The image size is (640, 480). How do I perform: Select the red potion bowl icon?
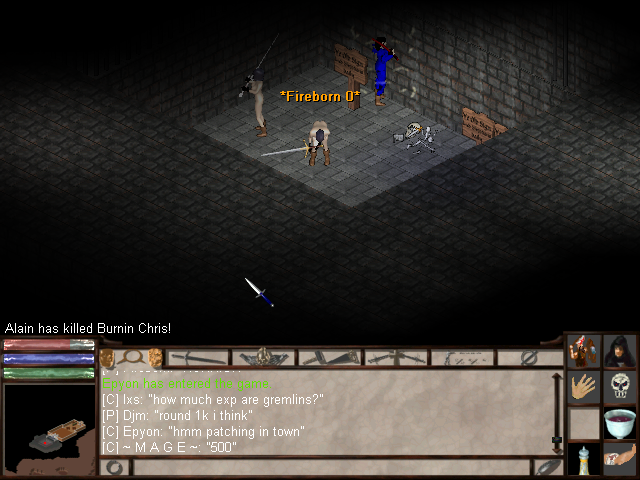620,422
